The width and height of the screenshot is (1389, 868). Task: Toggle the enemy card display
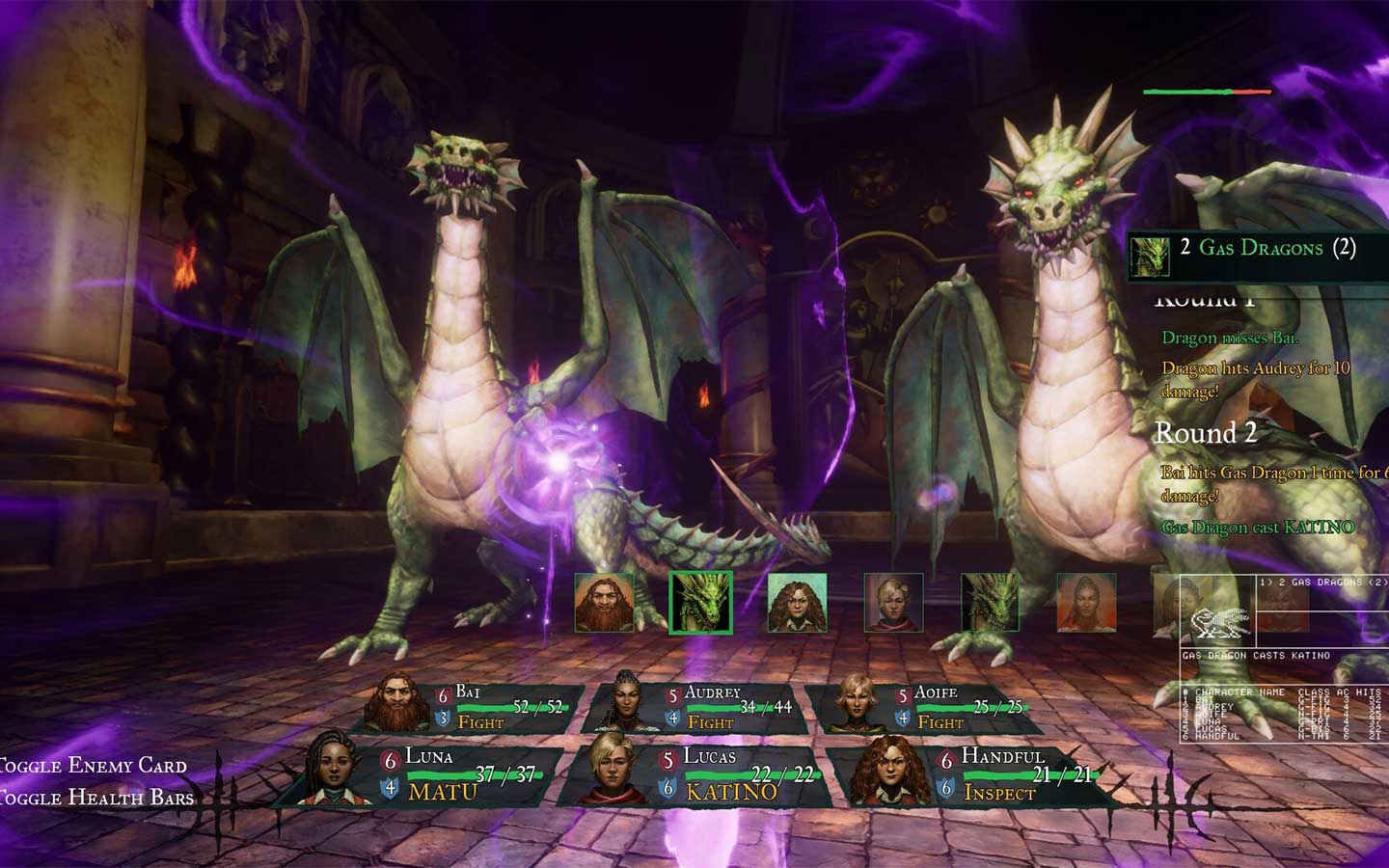coord(94,766)
